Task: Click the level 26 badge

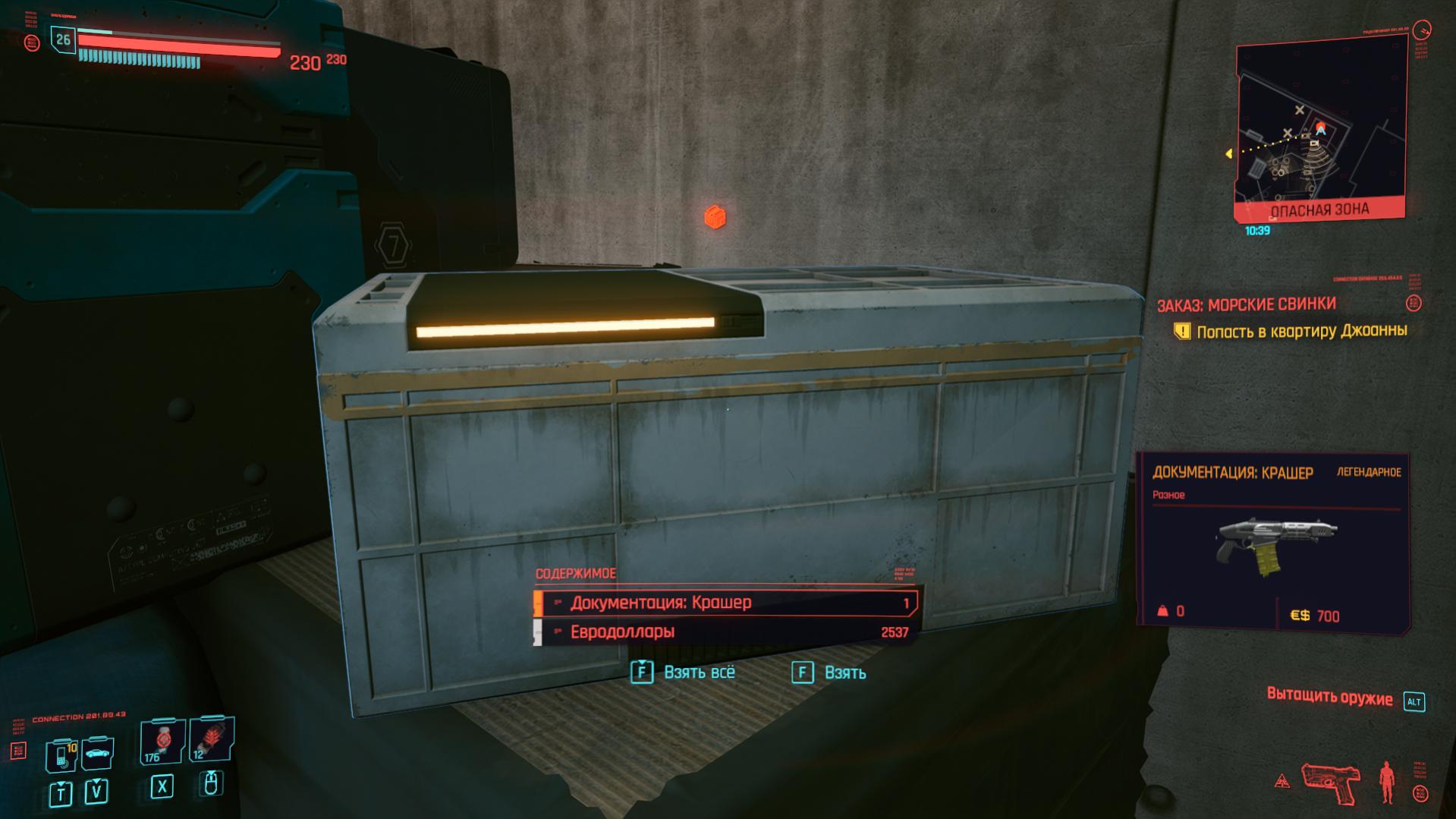Action: pos(63,39)
